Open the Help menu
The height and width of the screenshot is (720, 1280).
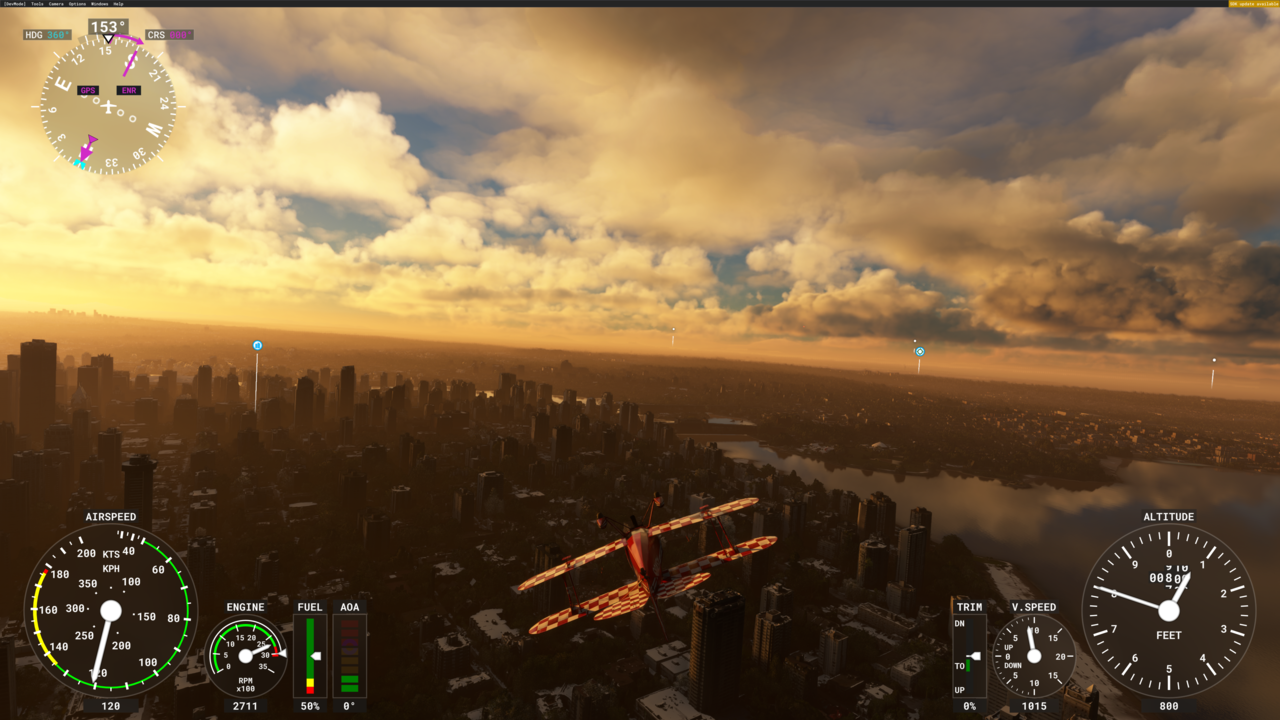coord(119,4)
